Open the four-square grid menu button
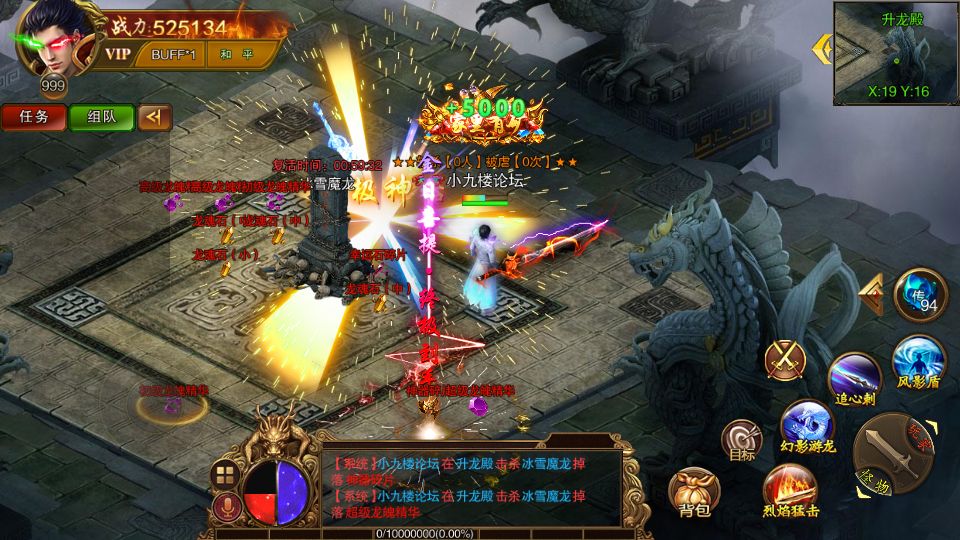Screen dimensions: 960x540 (225, 474)
